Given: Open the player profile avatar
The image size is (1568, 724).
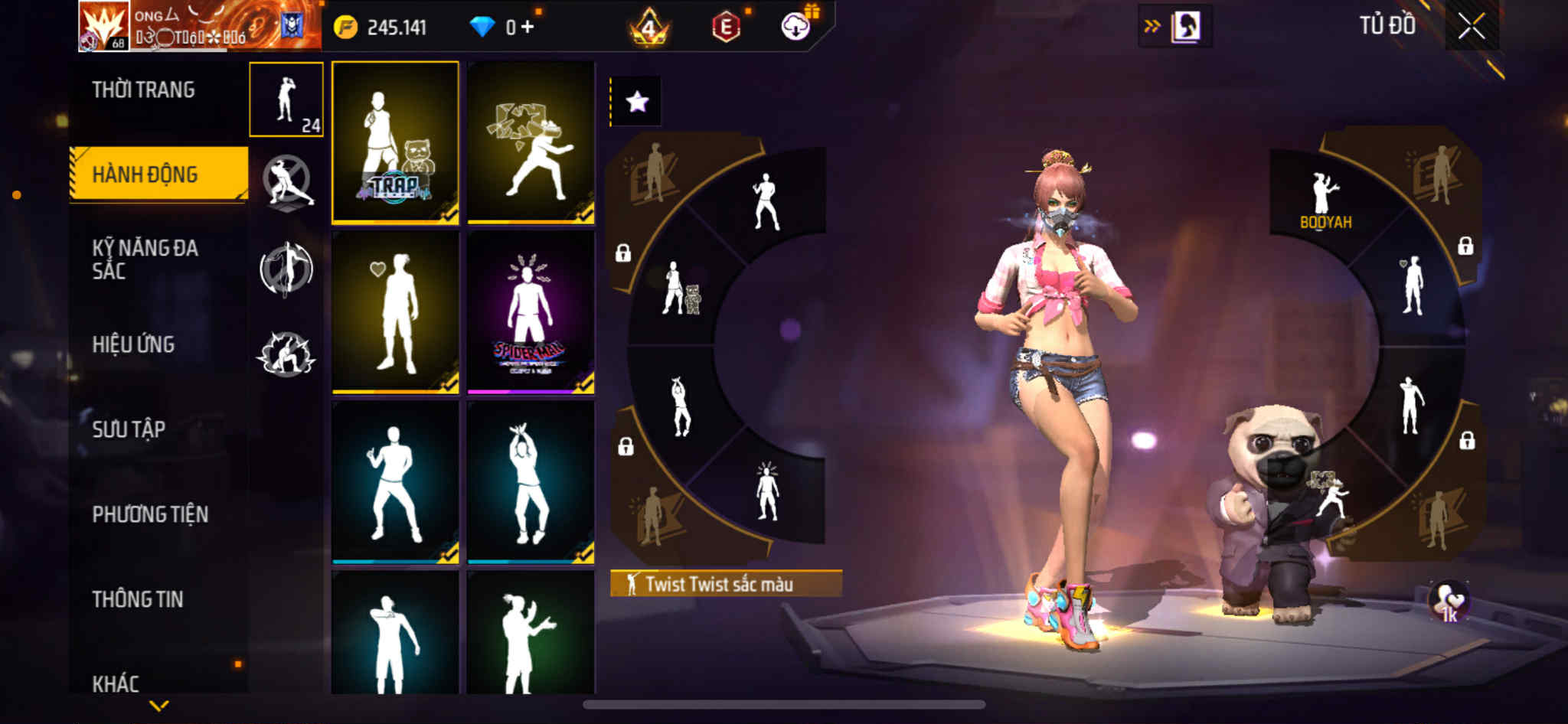Looking at the screenshot, I should [103, 27].
